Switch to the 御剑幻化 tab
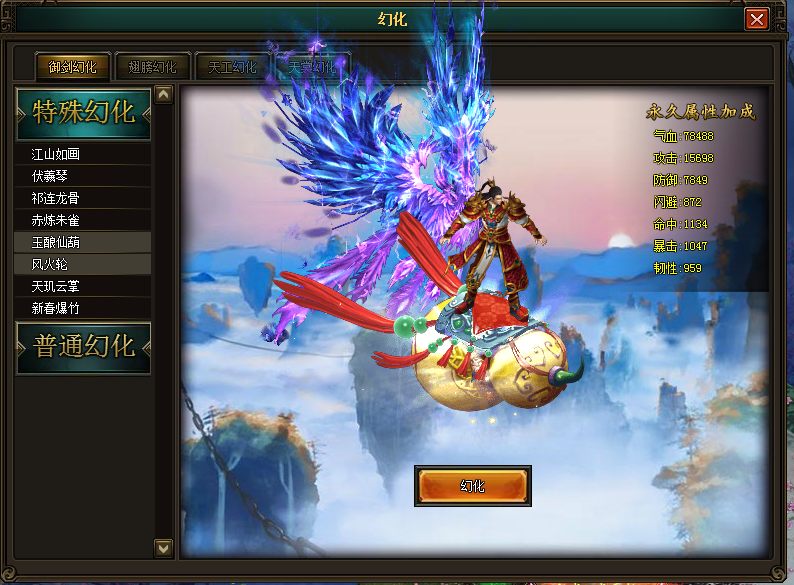This screenshot has width=794, height=585. (x=73, y=67)
